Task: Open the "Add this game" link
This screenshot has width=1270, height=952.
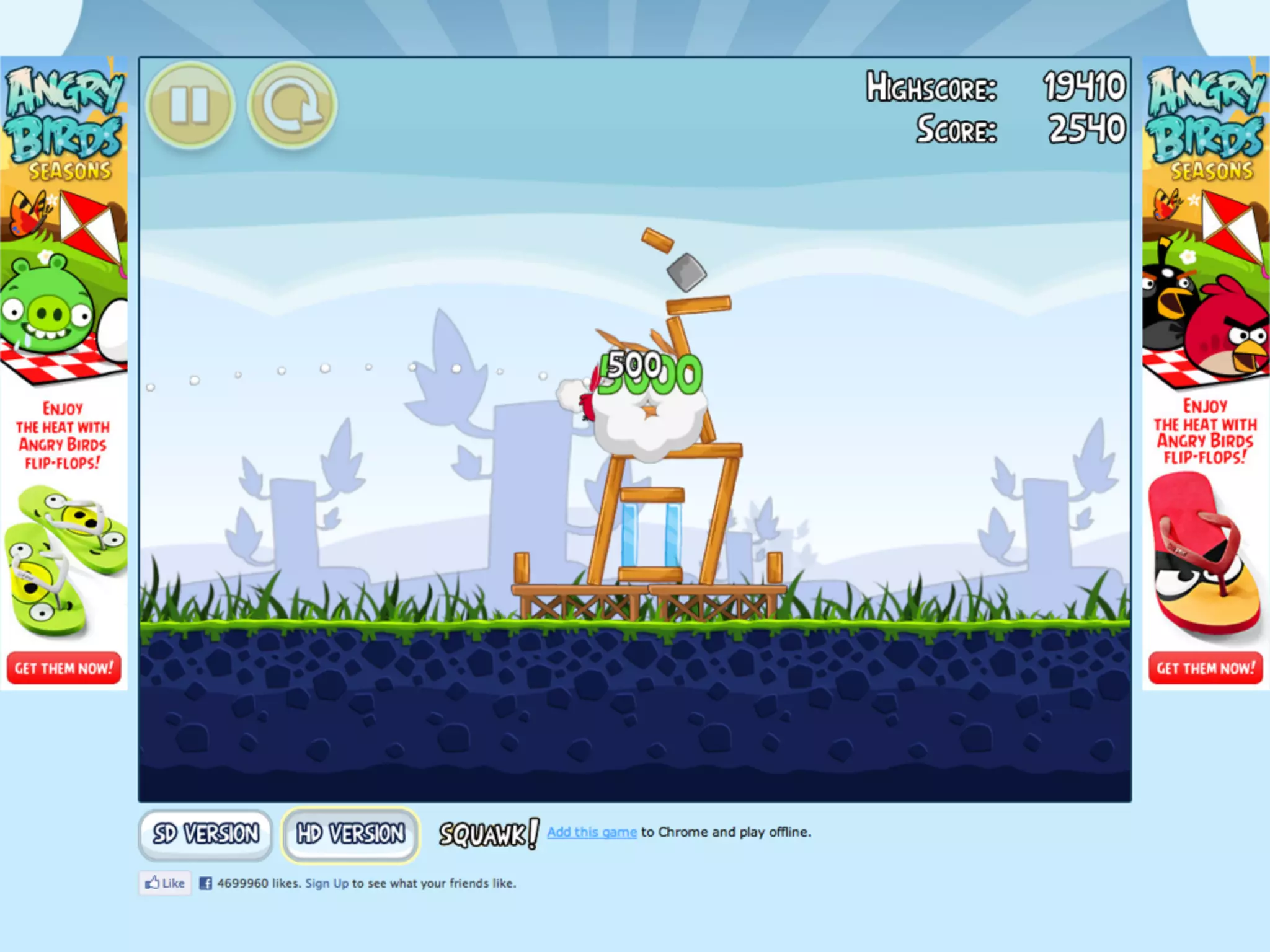Action: point(592,832)
